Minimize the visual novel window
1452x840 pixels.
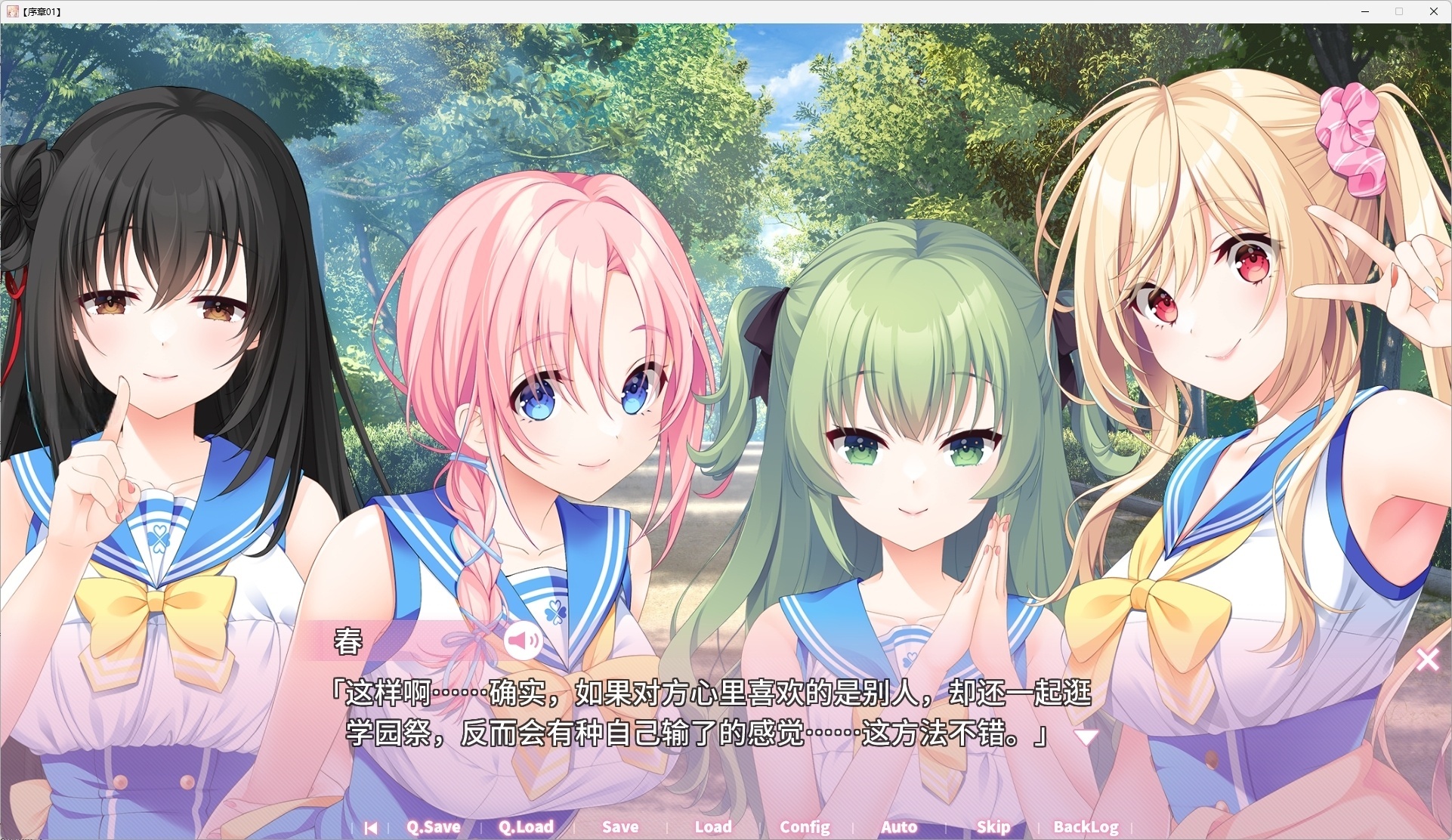pos(1365,11)
